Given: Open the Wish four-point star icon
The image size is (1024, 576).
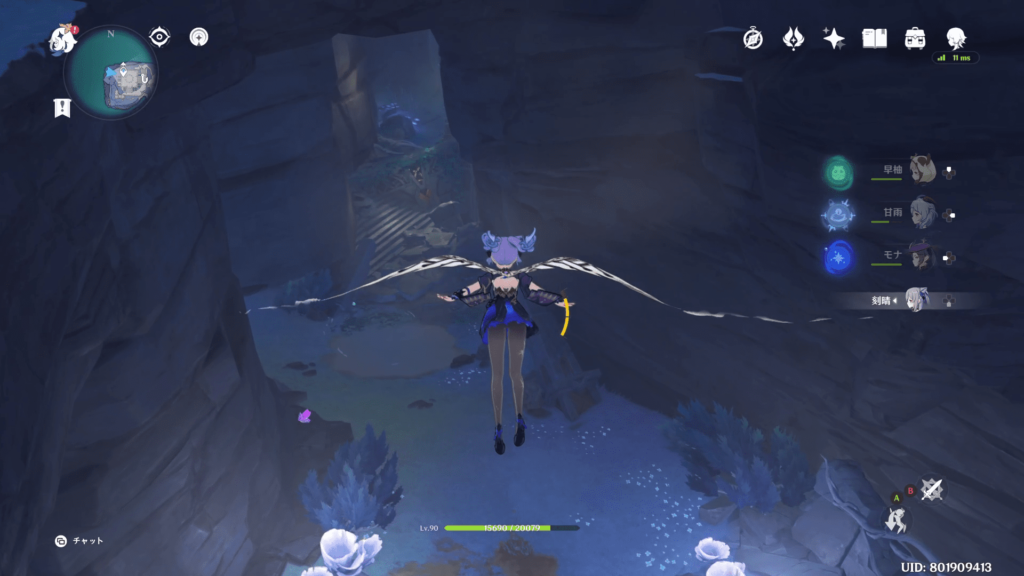Looking at the screenshot, I should (834, 38).
